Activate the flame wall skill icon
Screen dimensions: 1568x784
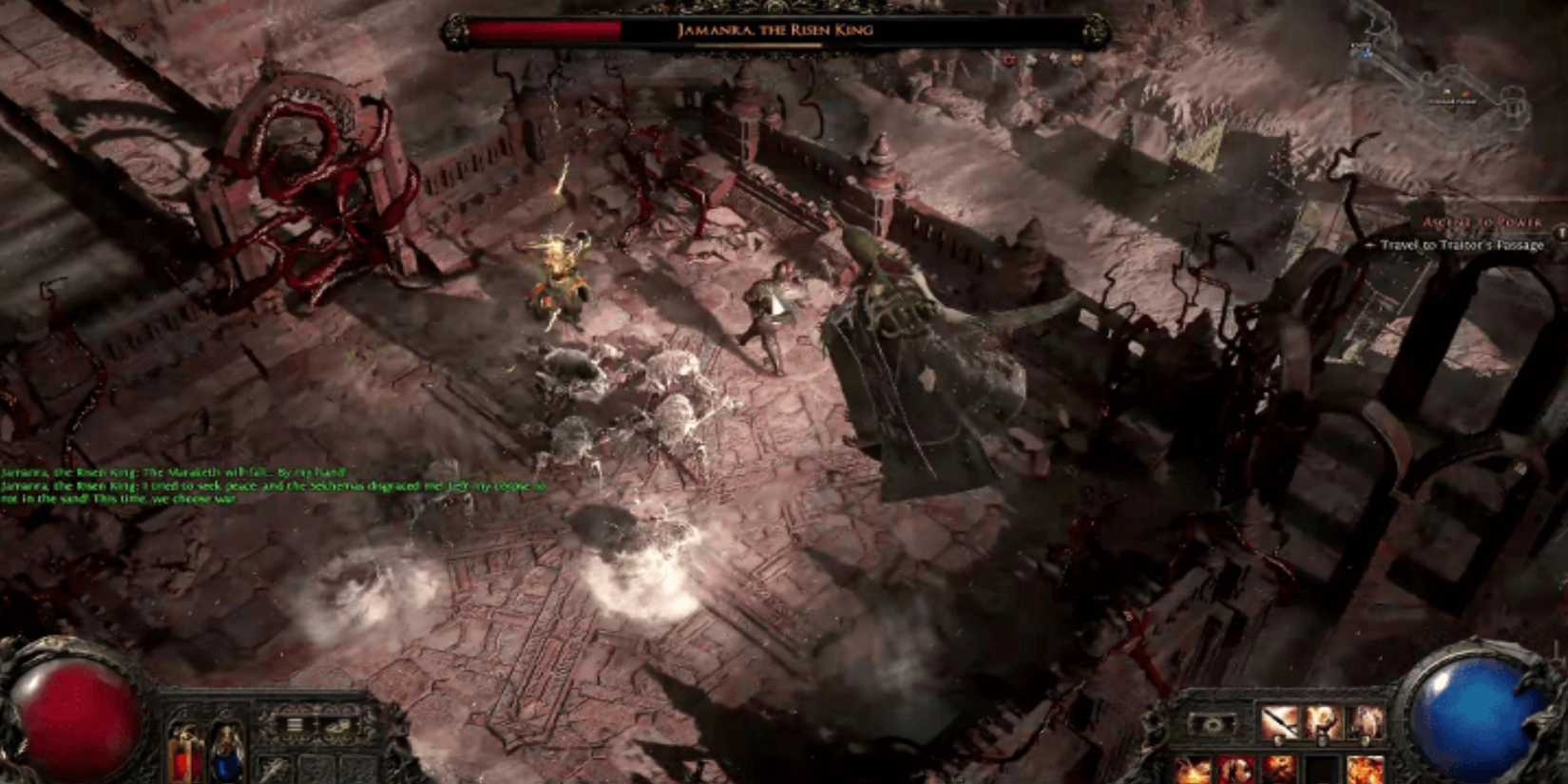pos(1193,770)
